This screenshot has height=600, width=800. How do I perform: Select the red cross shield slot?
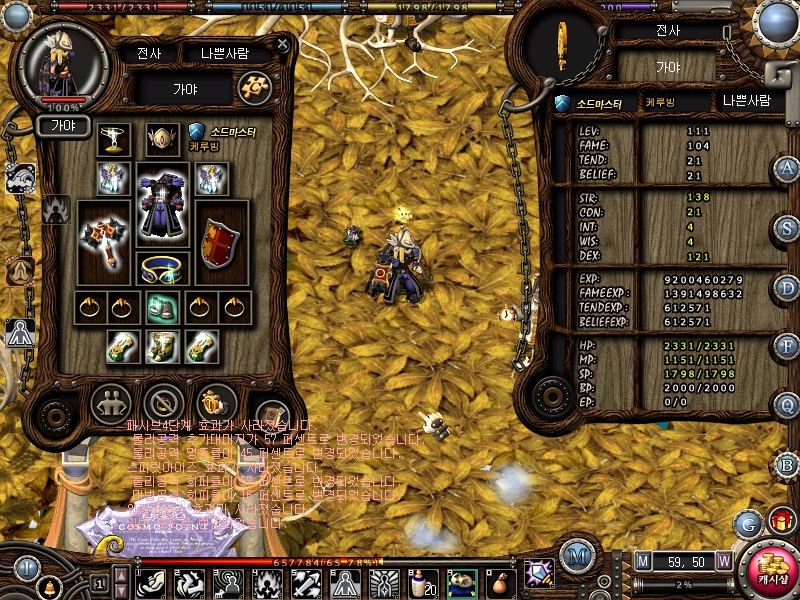(221, 243)
